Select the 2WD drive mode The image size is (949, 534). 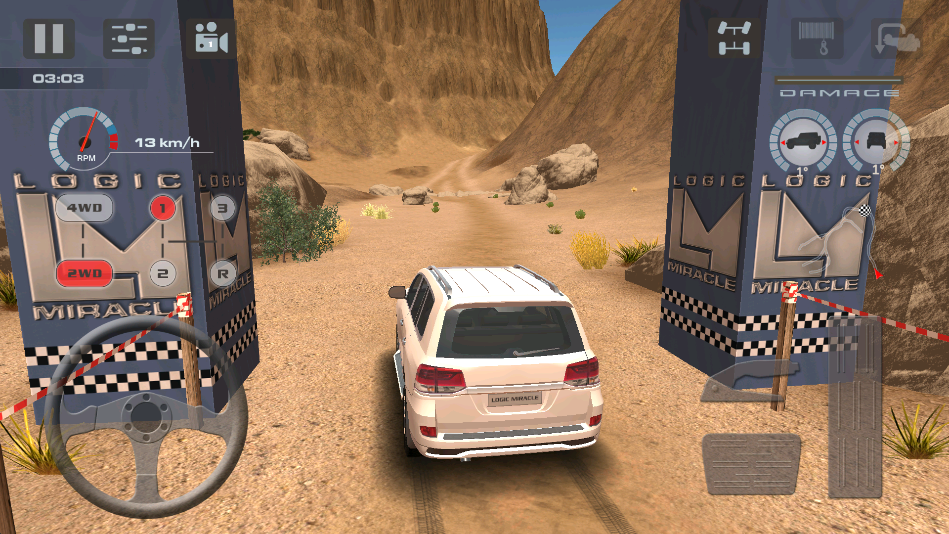pos(83,272)
